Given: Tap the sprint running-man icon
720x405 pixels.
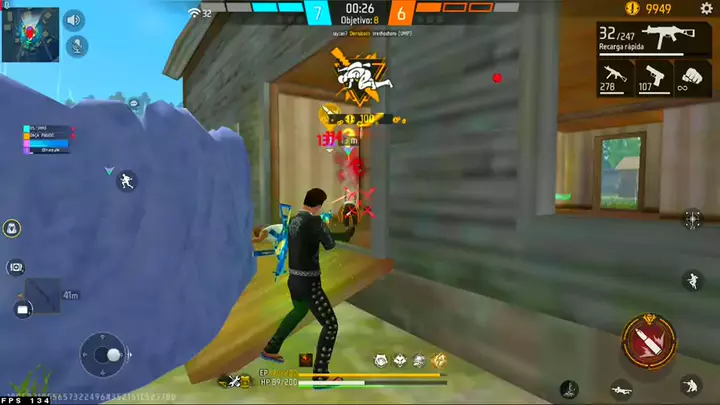Looking at the screenshot, I should click(126, 181).
